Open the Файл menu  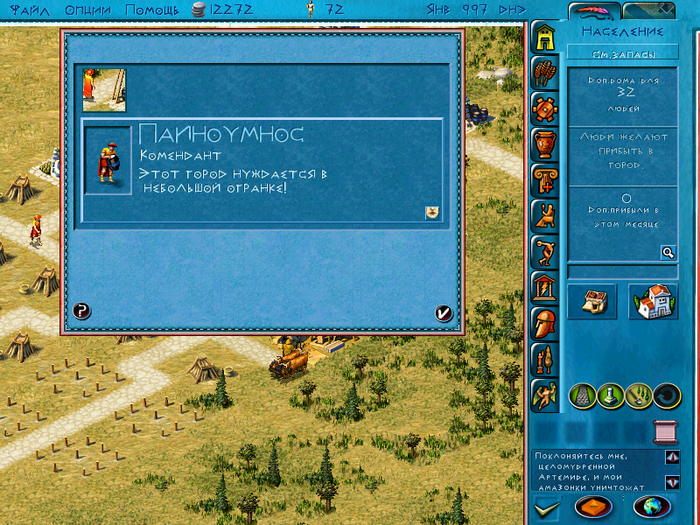pos(27,10)
